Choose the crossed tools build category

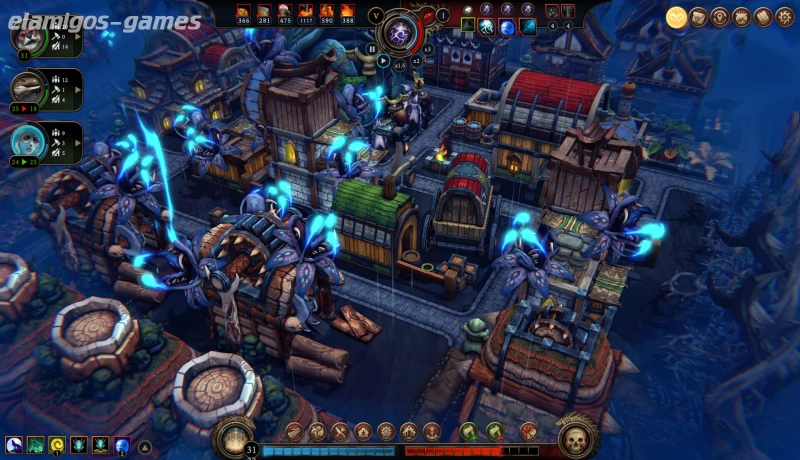click(x=340, y=432)
